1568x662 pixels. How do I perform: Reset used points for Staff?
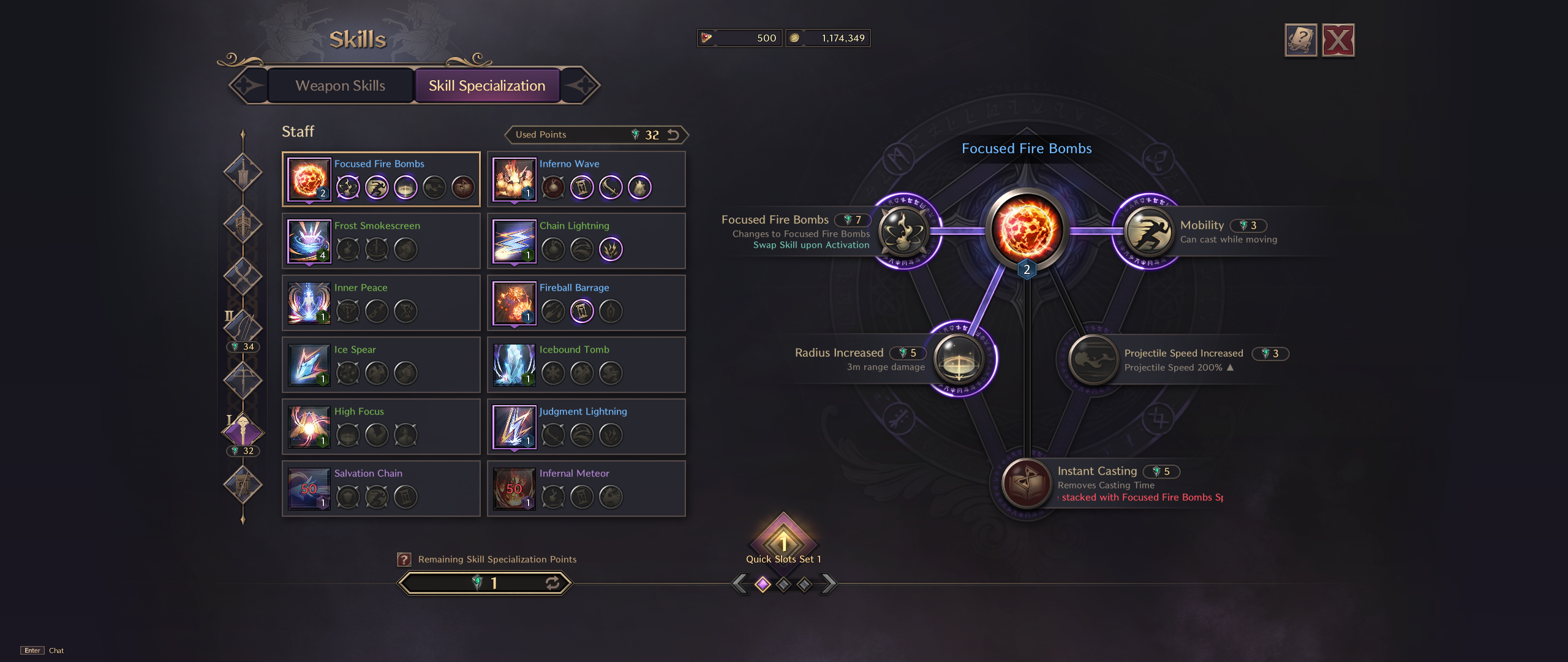point(674,135)
